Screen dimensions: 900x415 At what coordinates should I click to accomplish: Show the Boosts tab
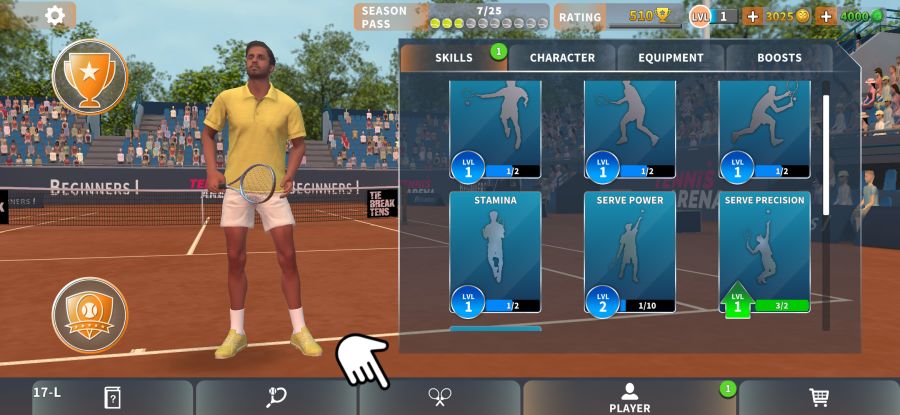pos(779,58)
